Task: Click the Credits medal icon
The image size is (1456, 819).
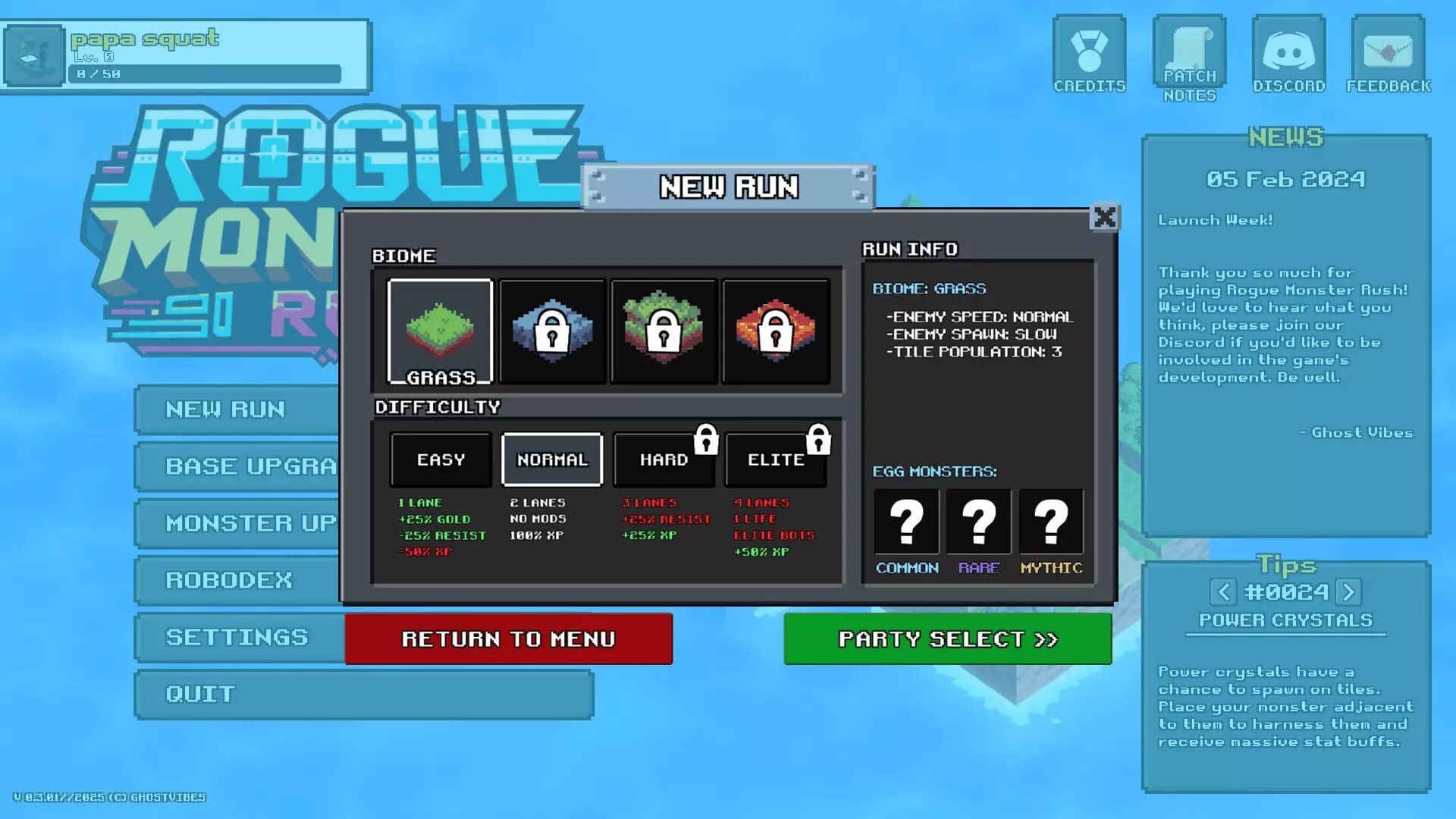Action: coord(1090,49)
